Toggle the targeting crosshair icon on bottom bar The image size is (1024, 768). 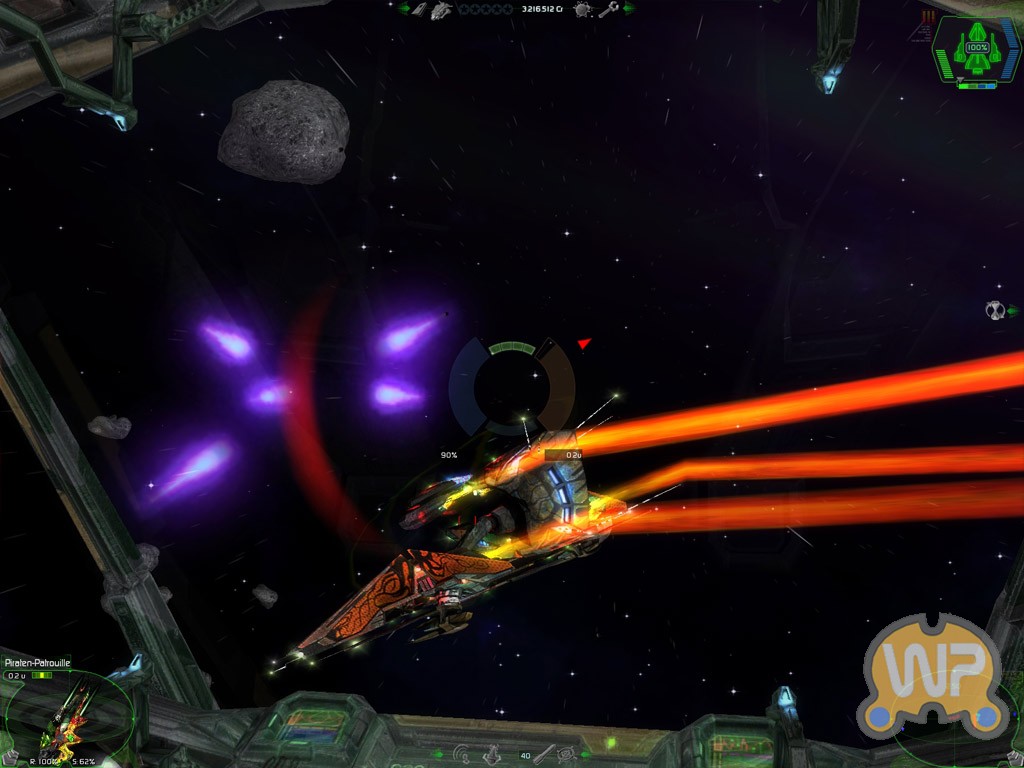568,754
